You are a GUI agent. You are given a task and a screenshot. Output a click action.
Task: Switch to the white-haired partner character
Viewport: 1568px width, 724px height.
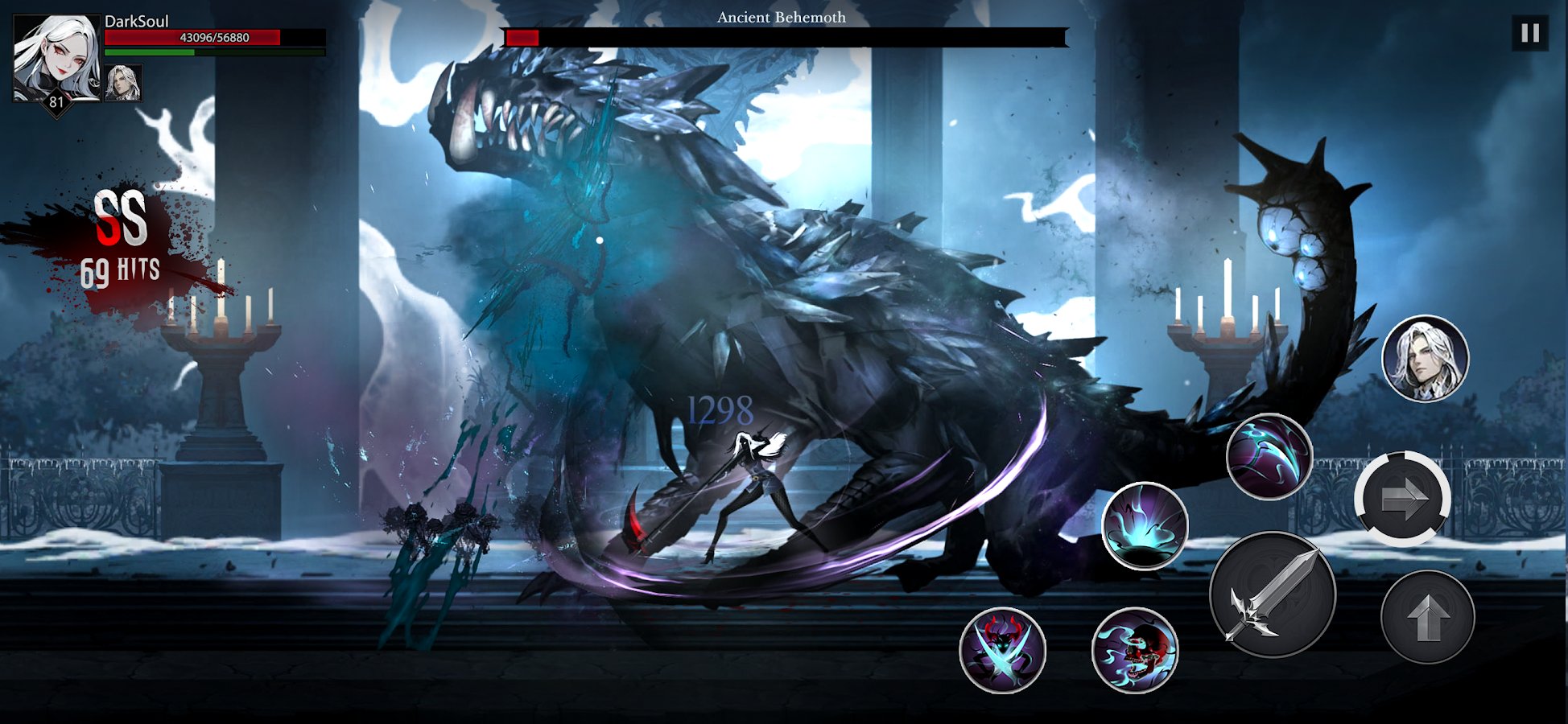pos(1425,359)
